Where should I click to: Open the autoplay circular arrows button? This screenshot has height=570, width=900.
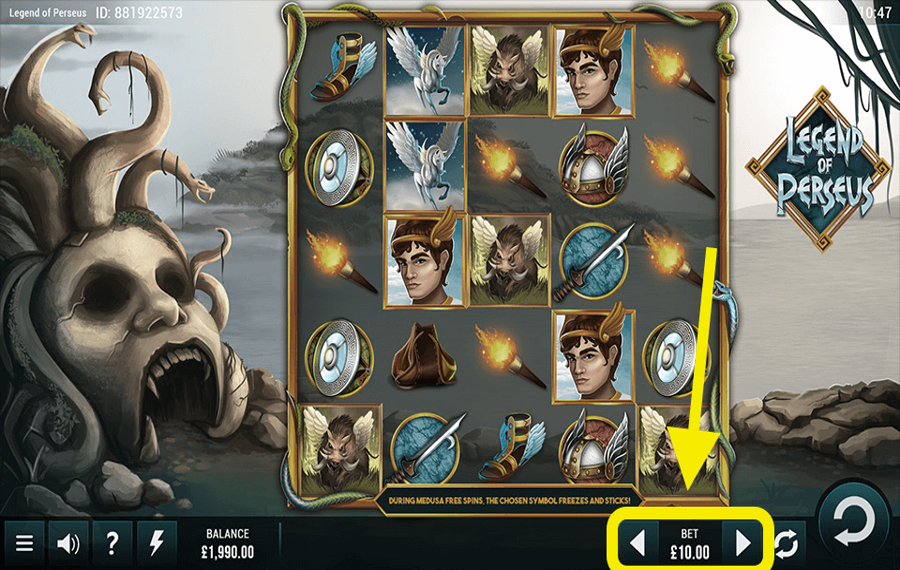(787, 543)
